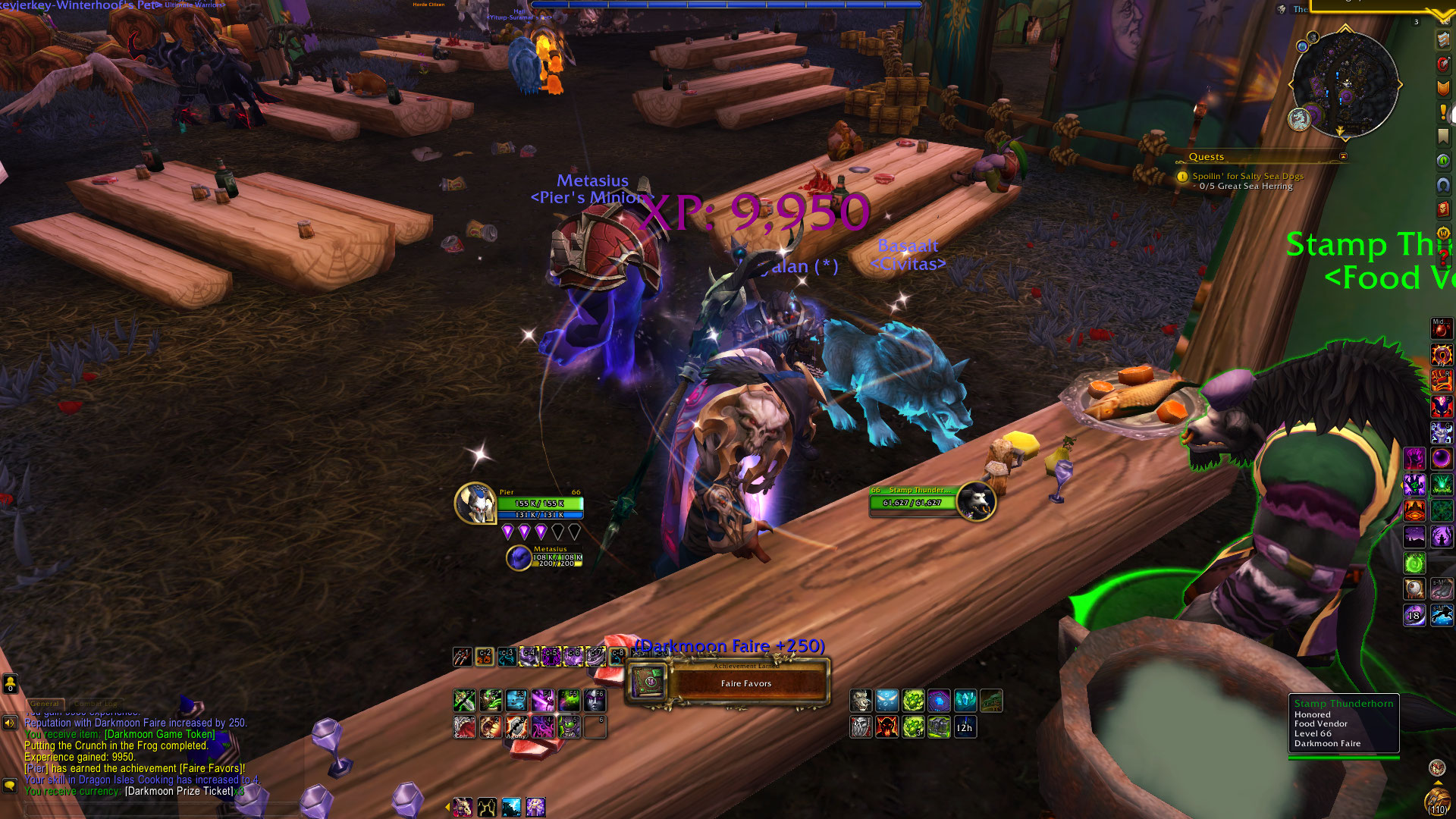
Task: Use the c-2 pumpkin action slot
Action: [x=485, y=656]
